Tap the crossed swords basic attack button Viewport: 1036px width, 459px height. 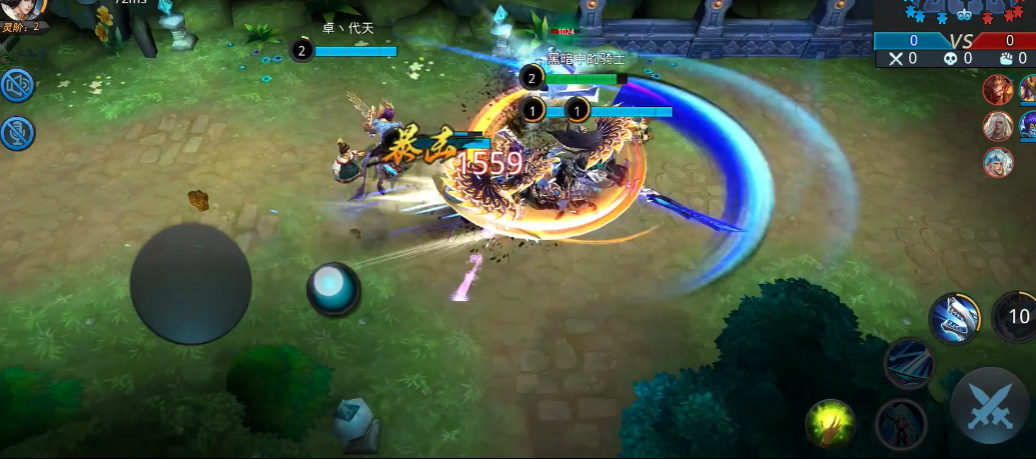coord(991,406)
